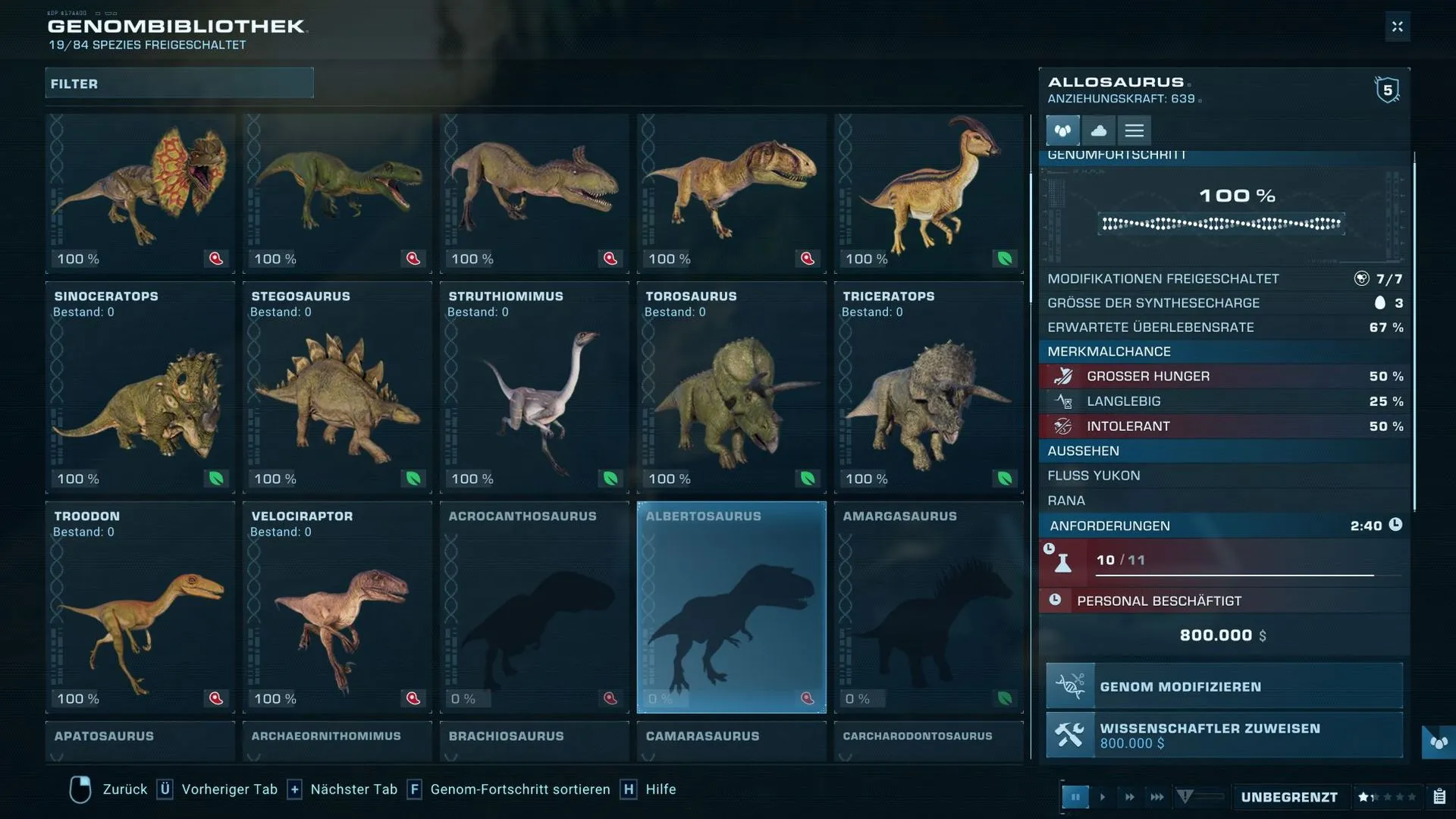Switch to the list details tab
This screenshot has width=1456, height=819.
pyautogui.click(x=1134, y=130)
